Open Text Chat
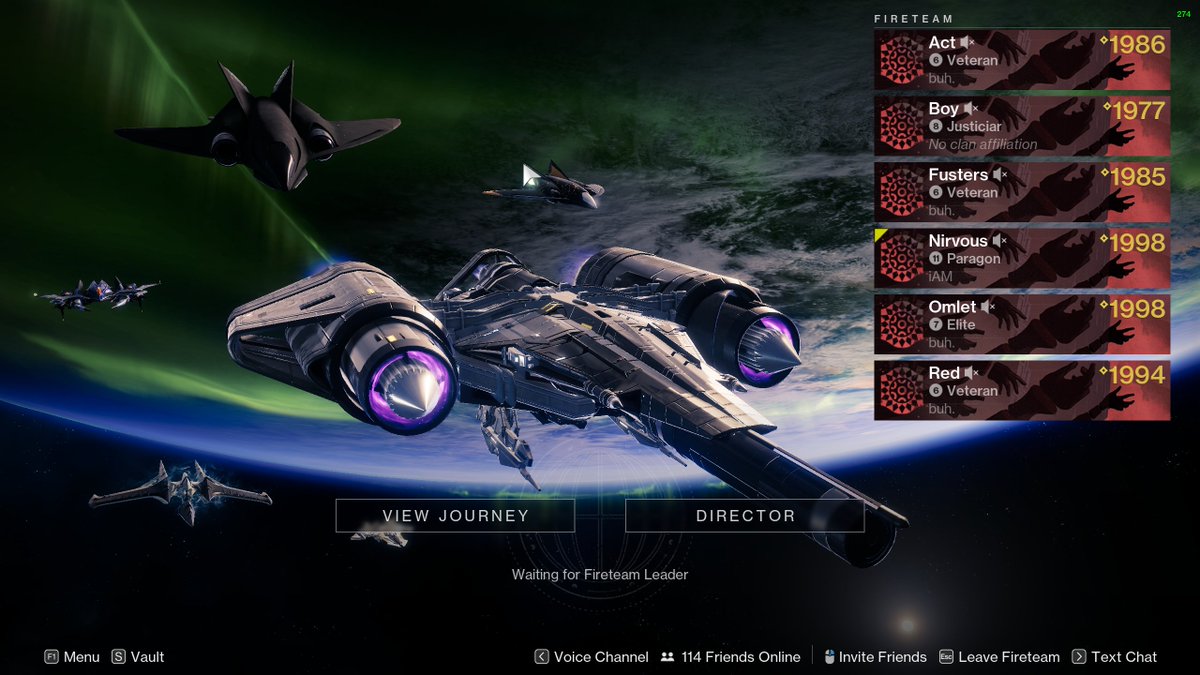 (x=1114, y=657)
